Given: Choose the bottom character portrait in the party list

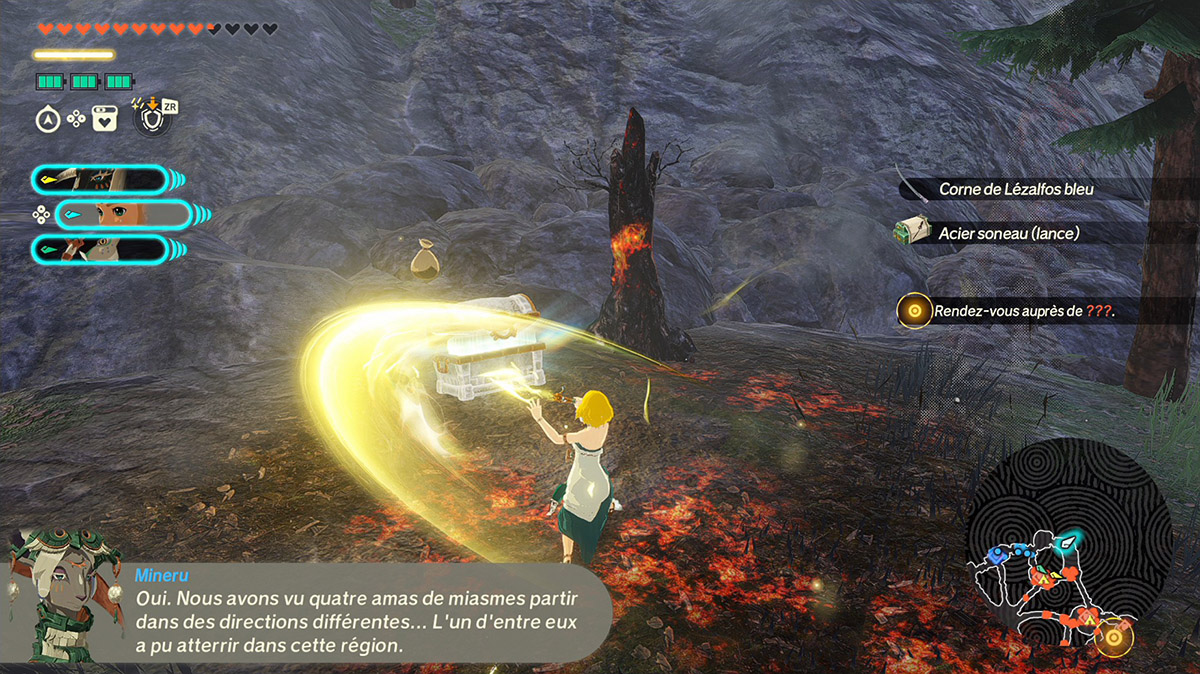Looking at the screenshot, I should tap(99, 248).
